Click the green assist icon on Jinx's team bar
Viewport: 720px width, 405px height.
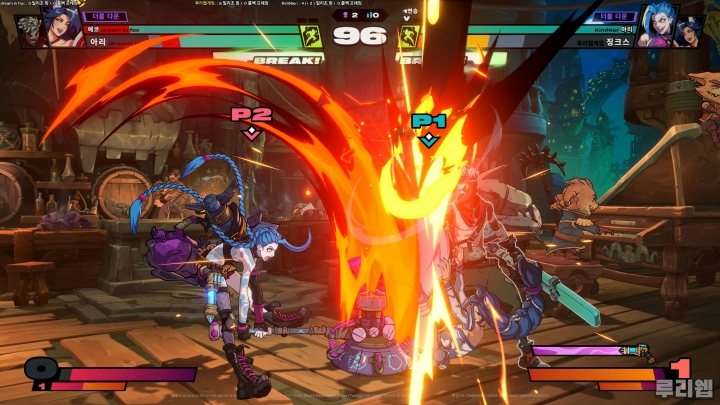tap(408, 37)
